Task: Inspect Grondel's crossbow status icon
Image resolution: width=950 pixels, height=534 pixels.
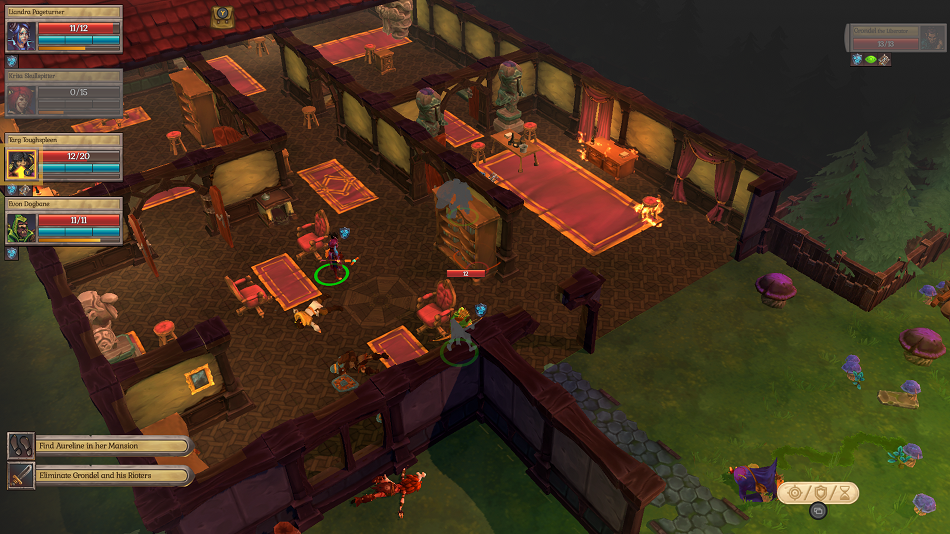Action: [x=884, y=60]
